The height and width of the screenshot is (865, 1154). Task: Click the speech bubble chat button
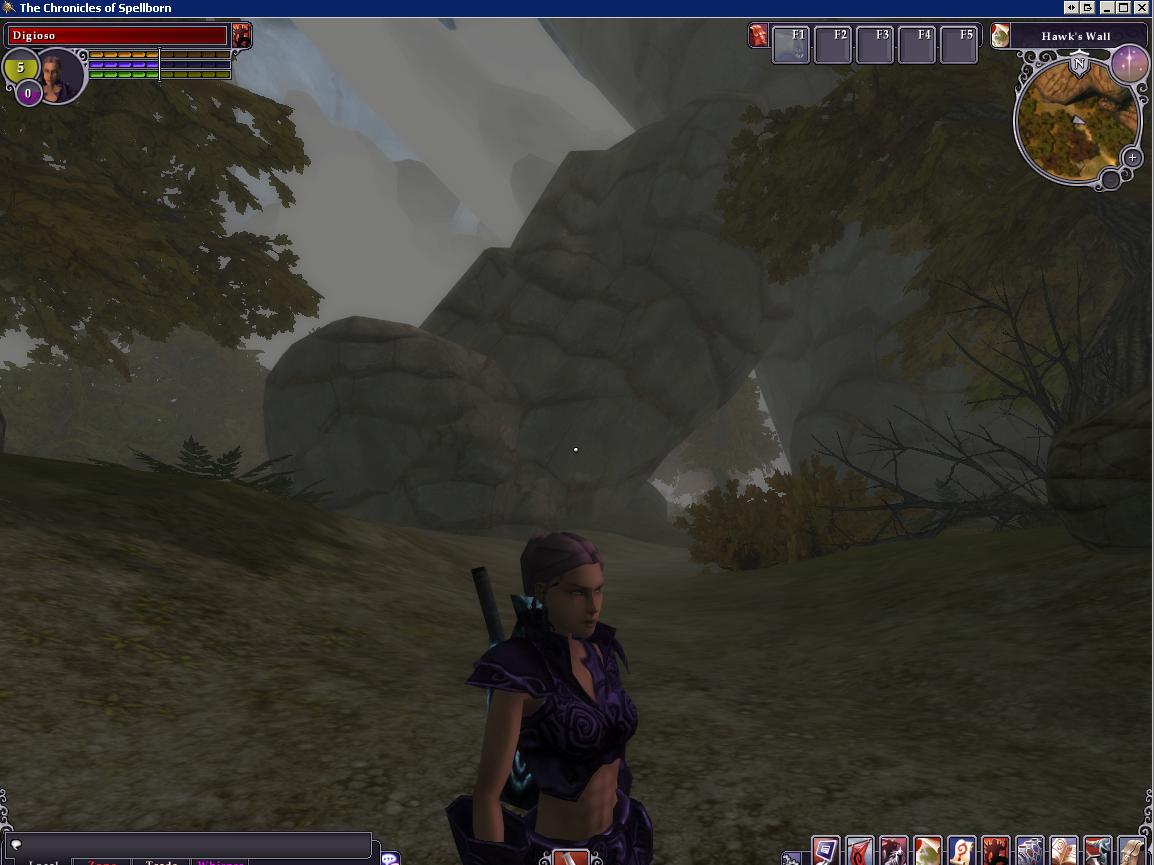pos(390,858)
